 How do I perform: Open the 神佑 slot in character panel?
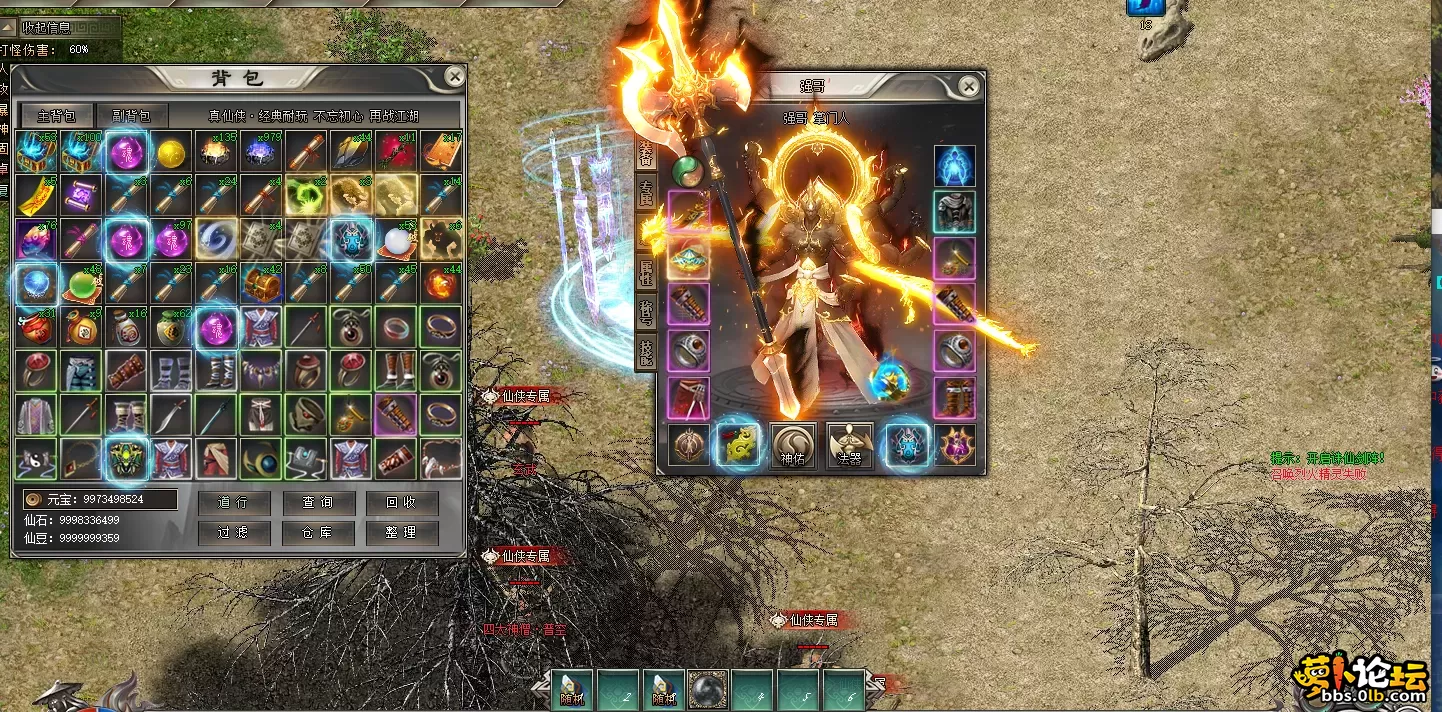pyautogui.click(x=793, y=446)
